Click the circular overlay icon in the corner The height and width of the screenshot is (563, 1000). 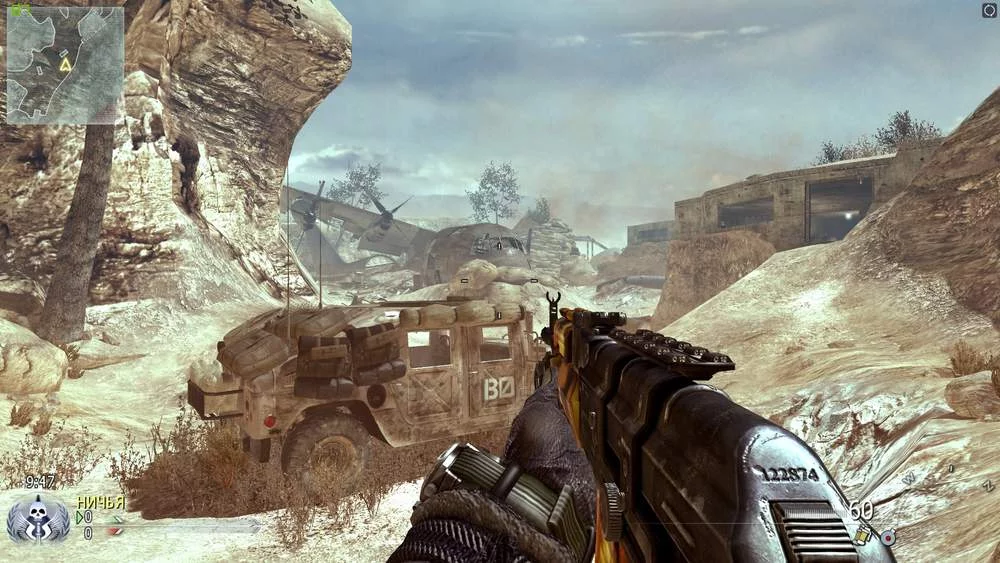click(989, 10)
